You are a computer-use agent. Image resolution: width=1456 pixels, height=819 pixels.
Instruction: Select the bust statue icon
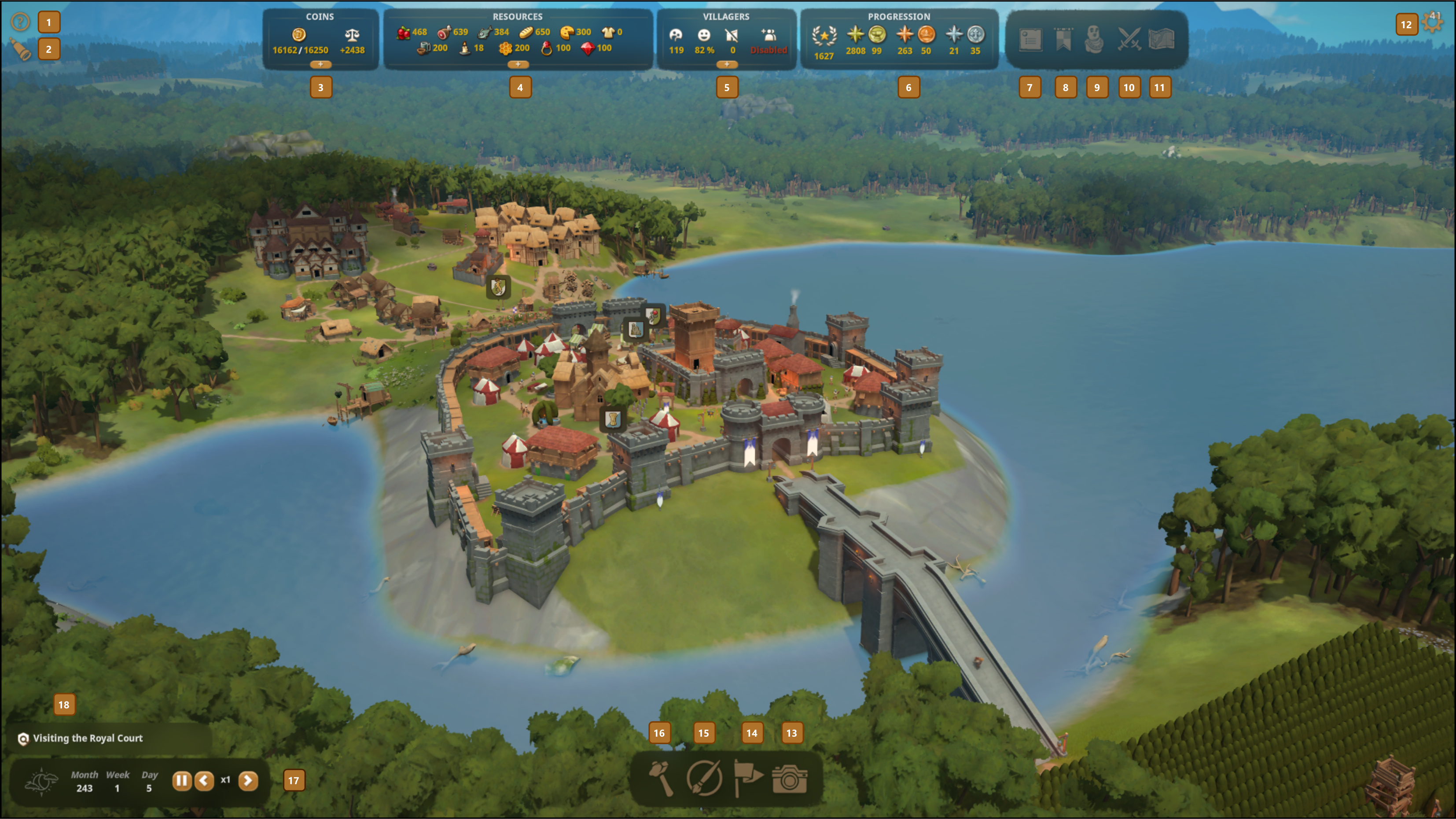pos(1095,40)
